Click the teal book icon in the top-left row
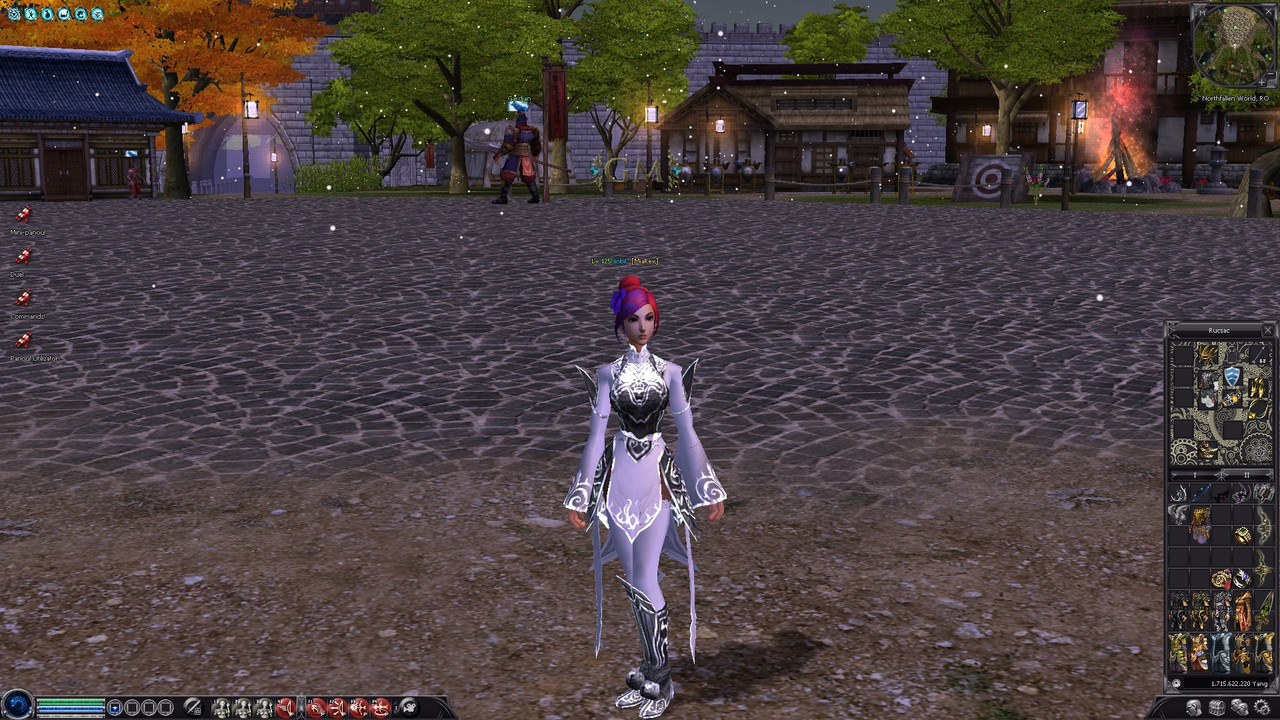This screenshot has height=720, width=1280. [x=63, y=14]
